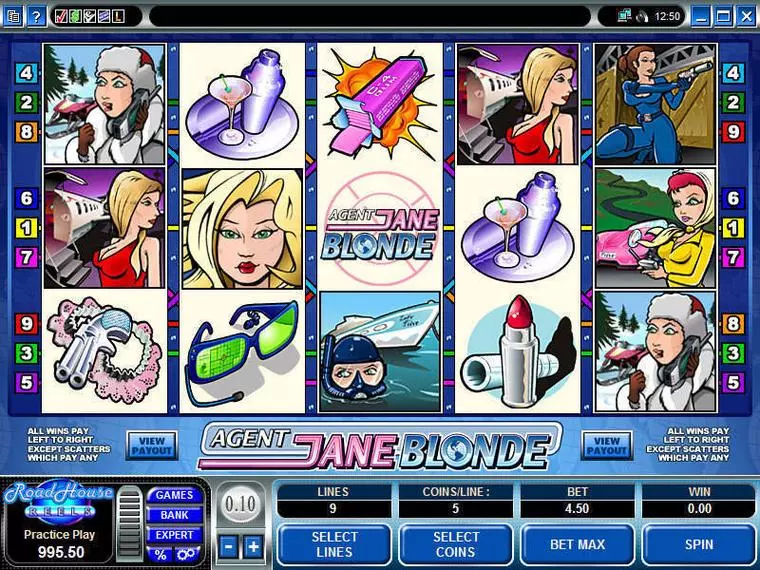Spin the reels

point(699,544)
